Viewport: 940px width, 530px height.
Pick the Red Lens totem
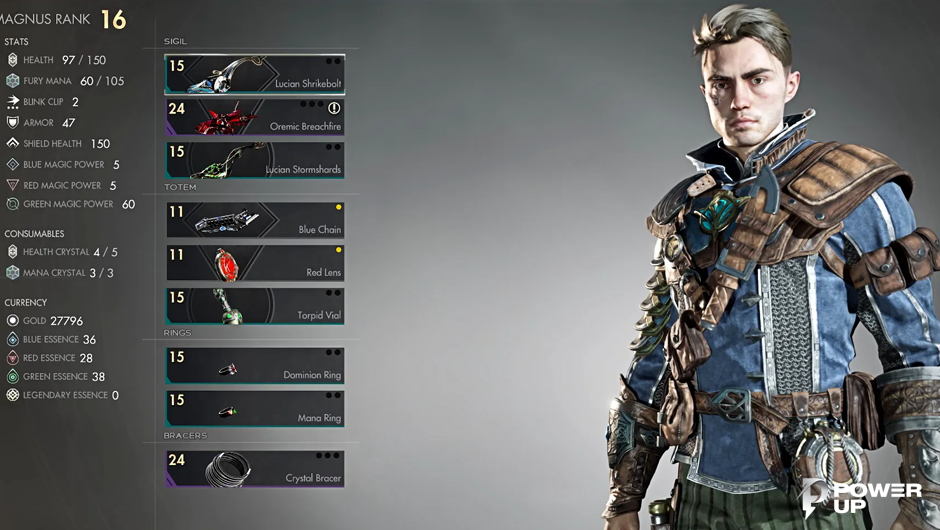click(255, 263)
